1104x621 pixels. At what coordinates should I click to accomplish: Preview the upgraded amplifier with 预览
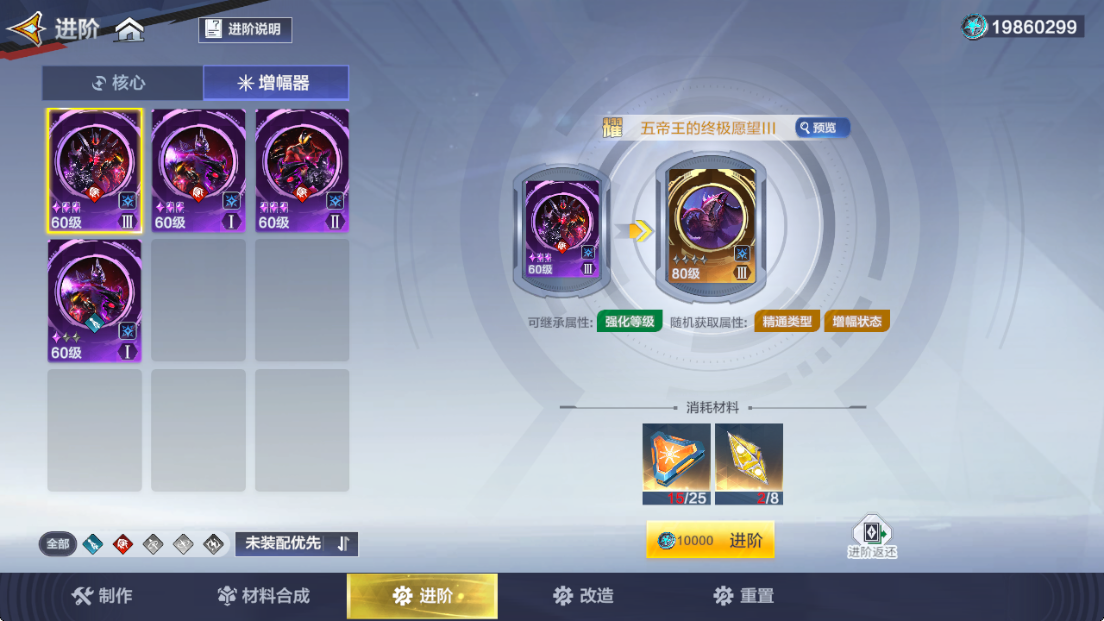[x=822, y=128]
